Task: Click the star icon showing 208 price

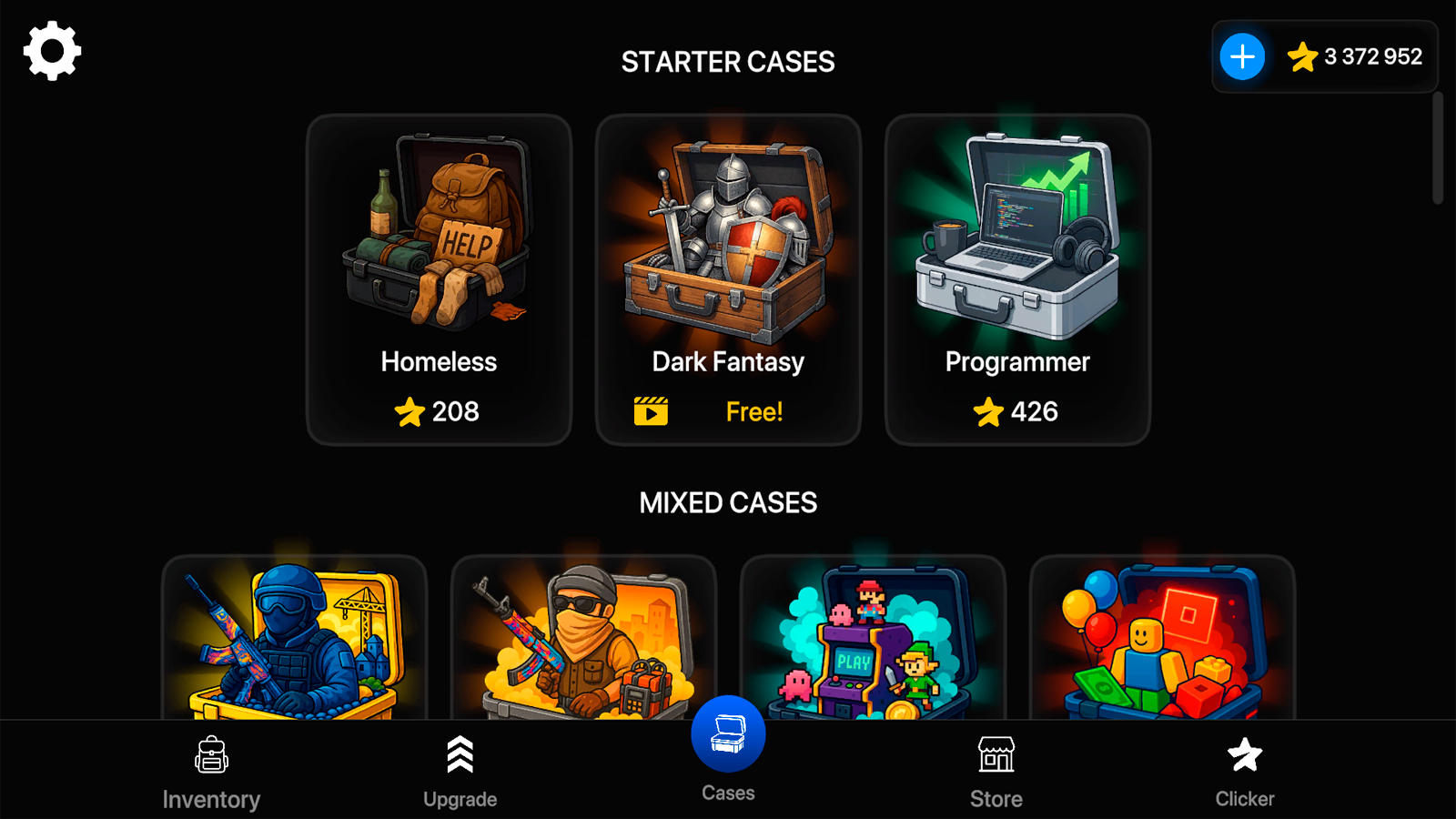Action: [411, 411]
